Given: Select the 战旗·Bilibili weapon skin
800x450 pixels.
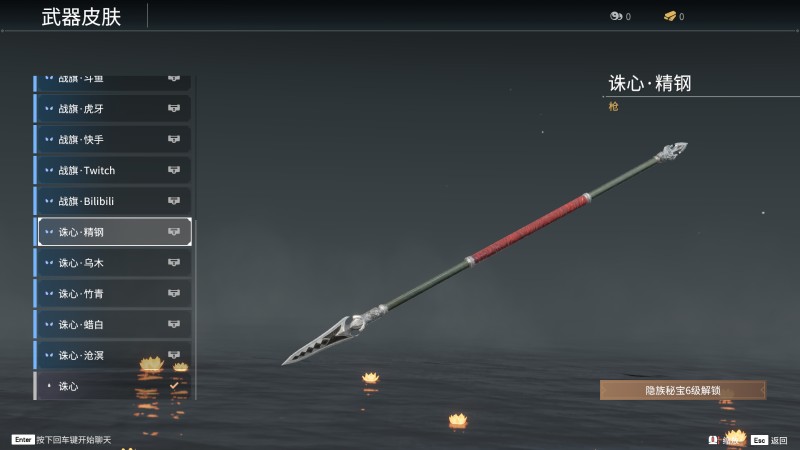Looking at the screenshot, I should [x=113, y=201].
